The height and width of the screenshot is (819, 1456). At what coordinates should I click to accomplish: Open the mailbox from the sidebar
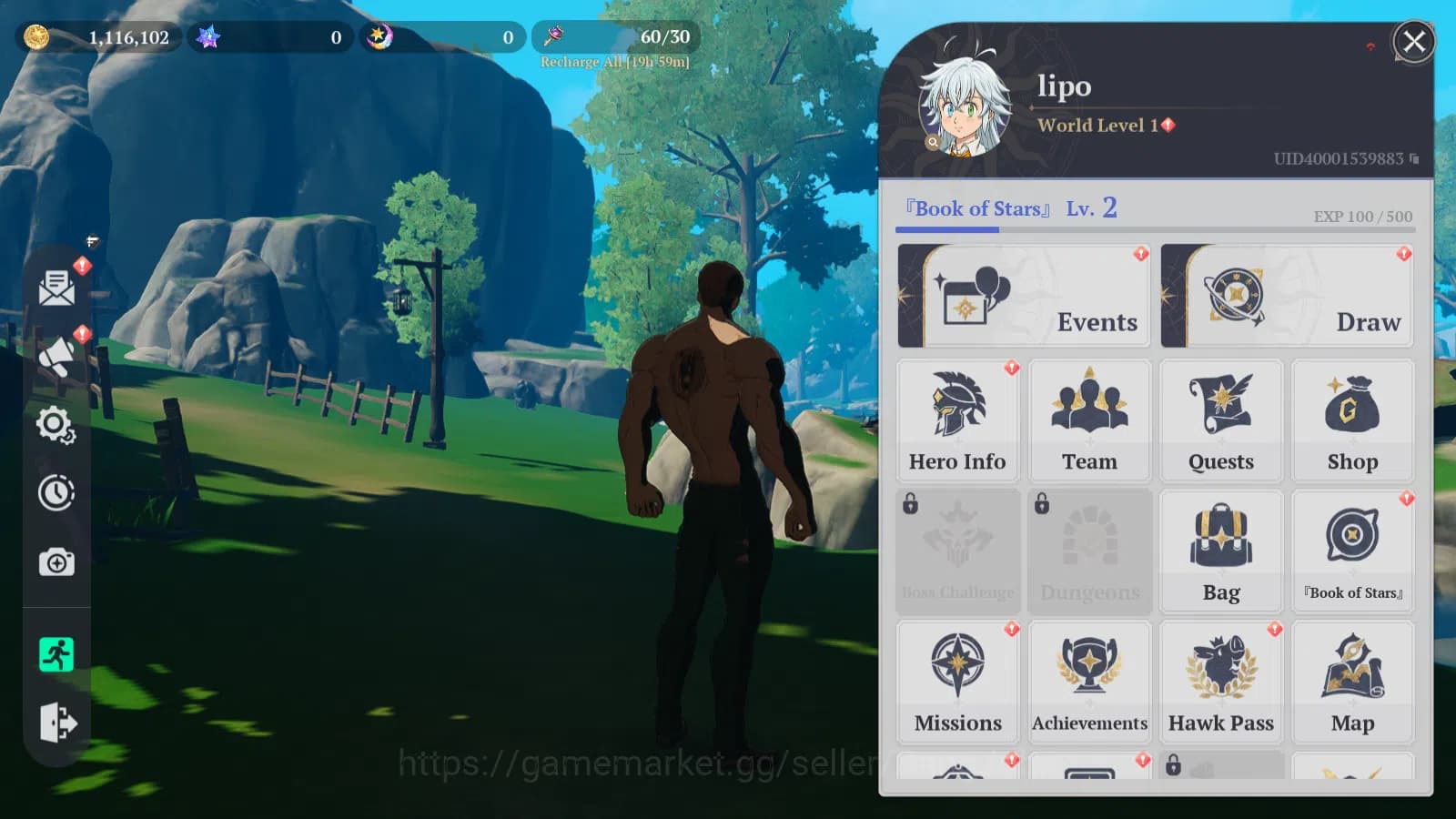coord(57,289)
